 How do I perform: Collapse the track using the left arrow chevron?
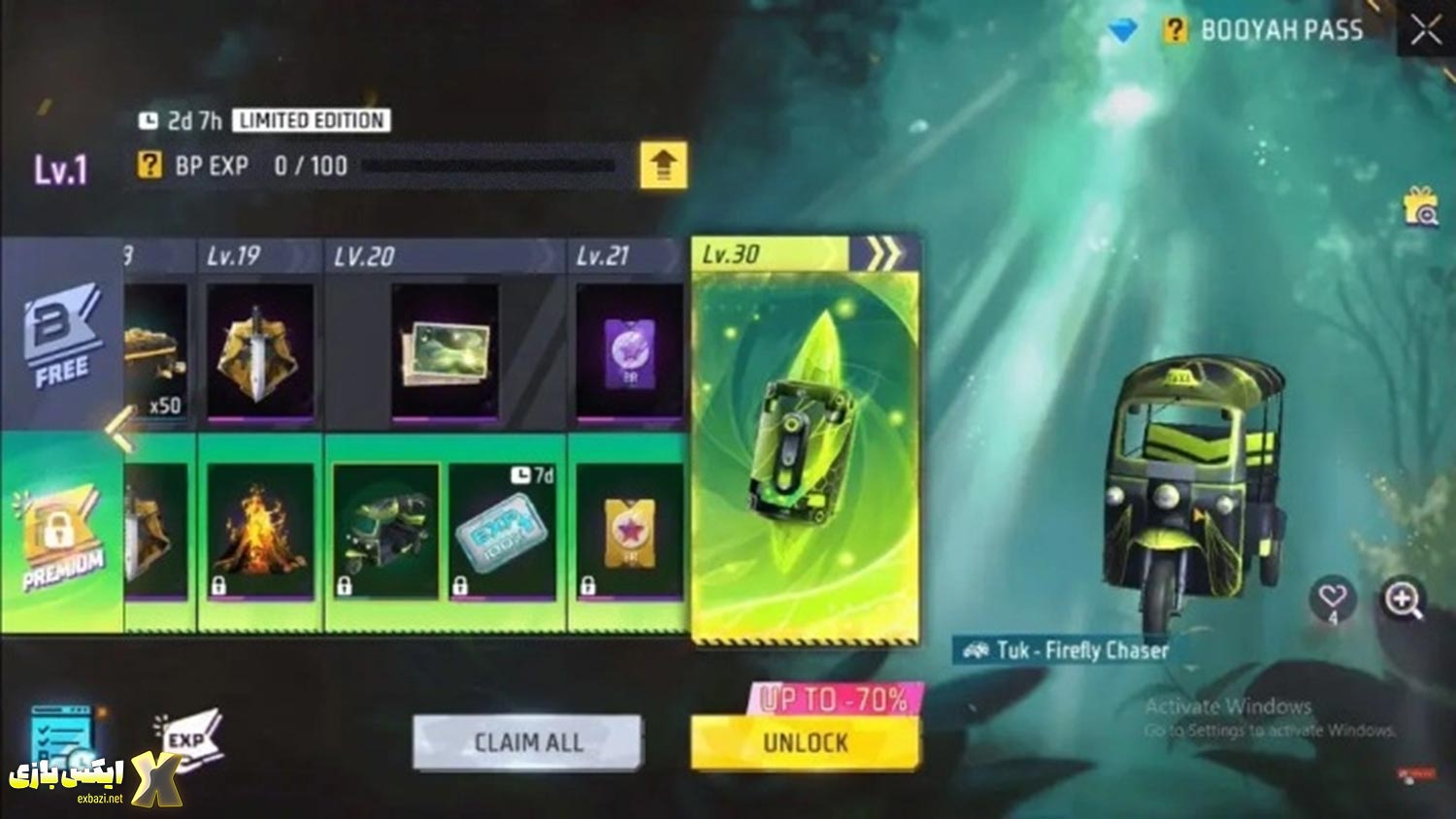tap(115, 427)
